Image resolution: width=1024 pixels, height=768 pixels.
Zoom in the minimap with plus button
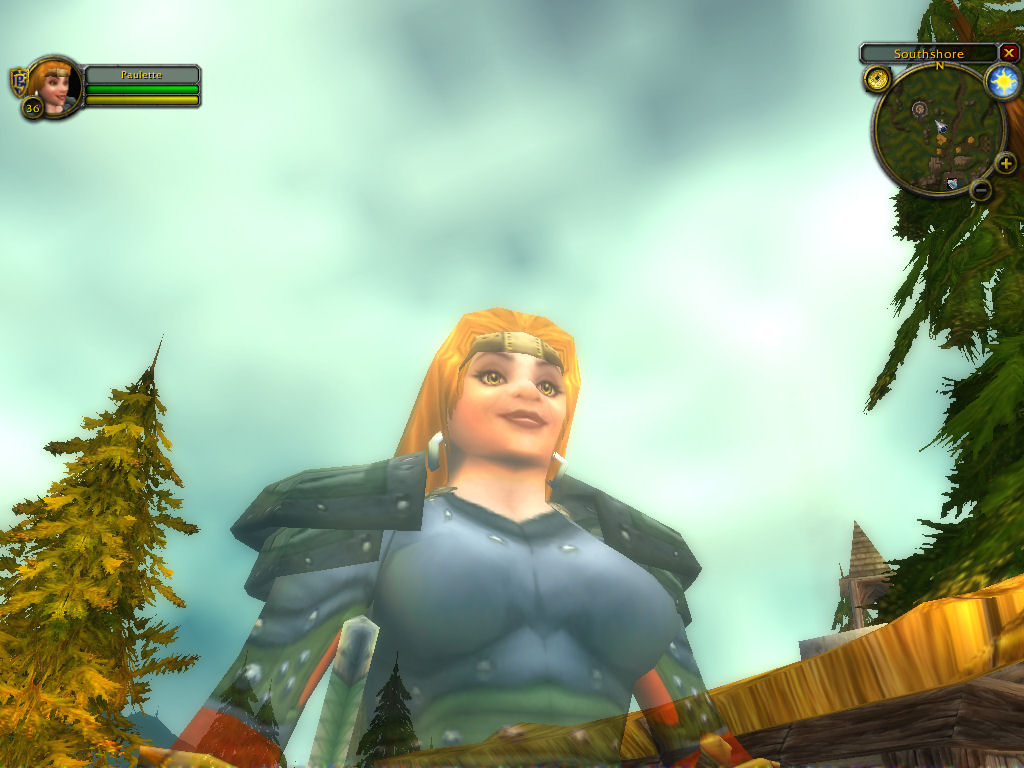1005,163
